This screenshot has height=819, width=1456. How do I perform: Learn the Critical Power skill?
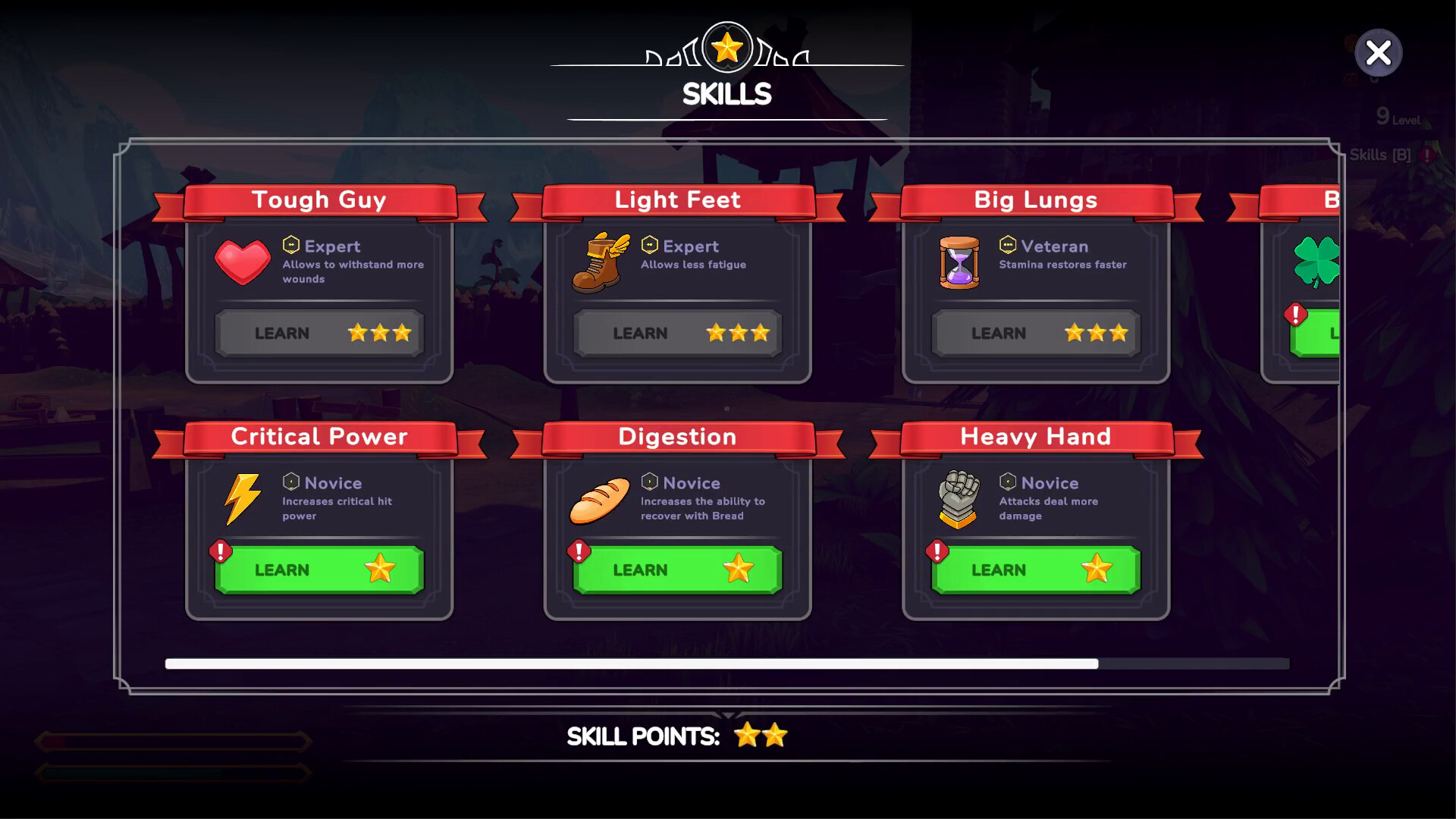(318, 570)
